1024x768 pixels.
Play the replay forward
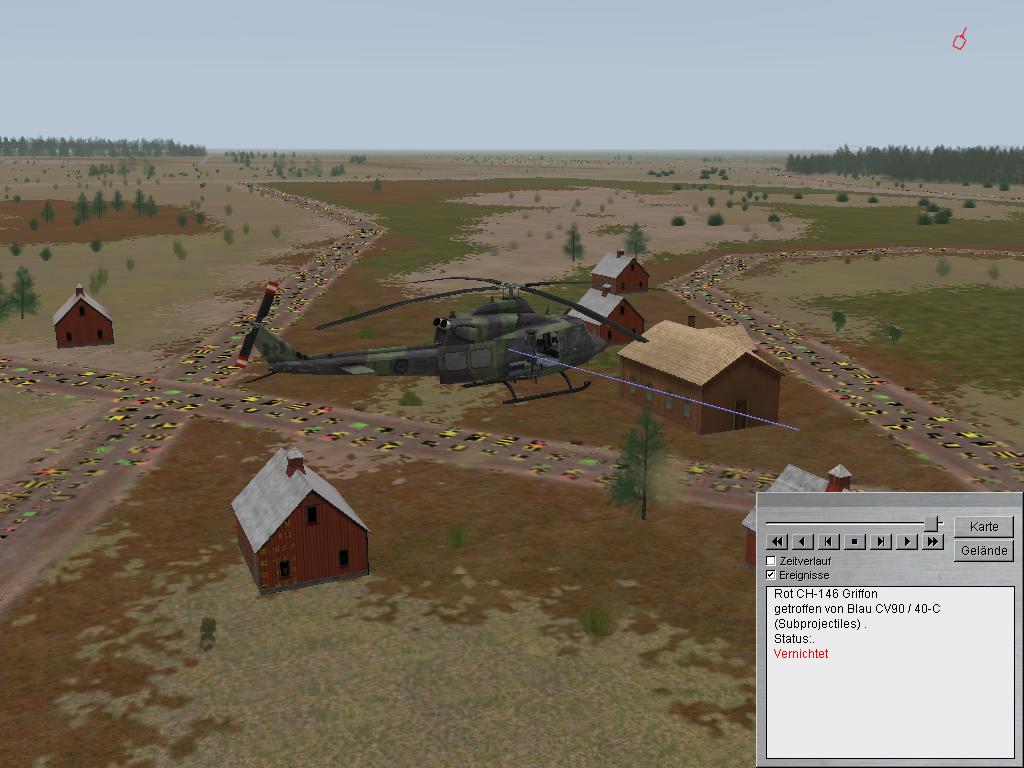[x=907, y=542]
